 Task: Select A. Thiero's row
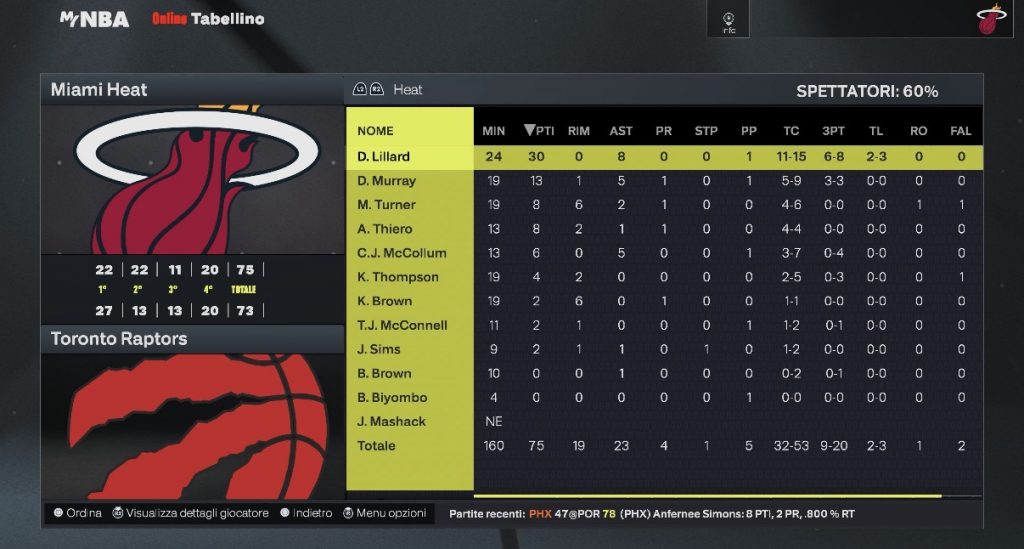(385, 229)
